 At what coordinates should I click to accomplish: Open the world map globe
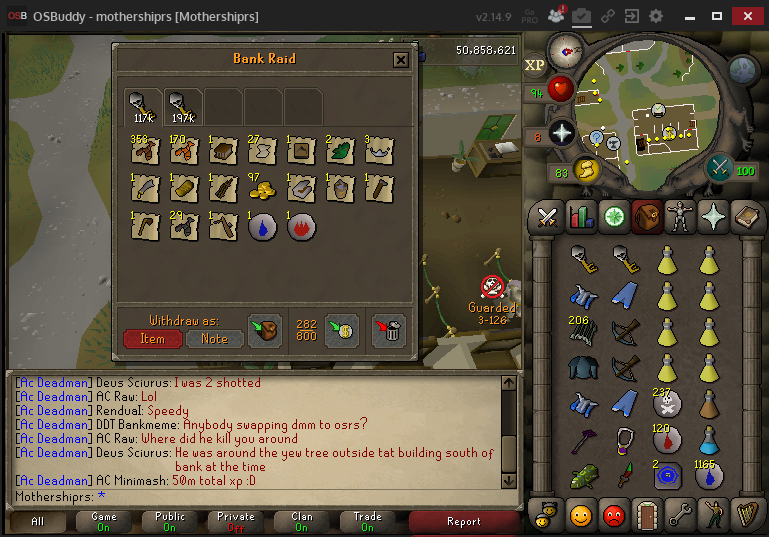(x=742, y=69)
